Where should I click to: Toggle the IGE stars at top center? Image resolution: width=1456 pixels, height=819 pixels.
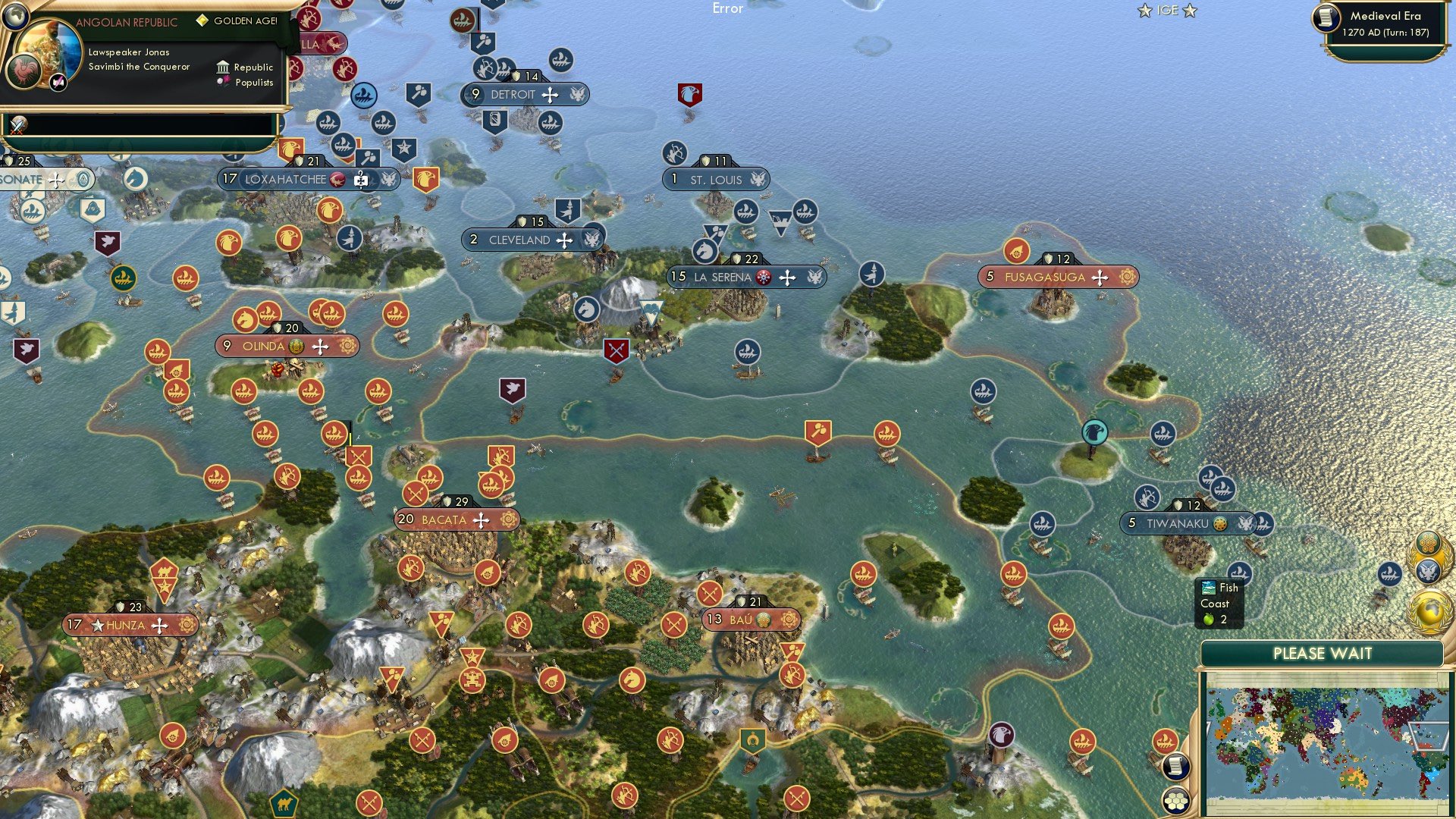point(1166,11)
